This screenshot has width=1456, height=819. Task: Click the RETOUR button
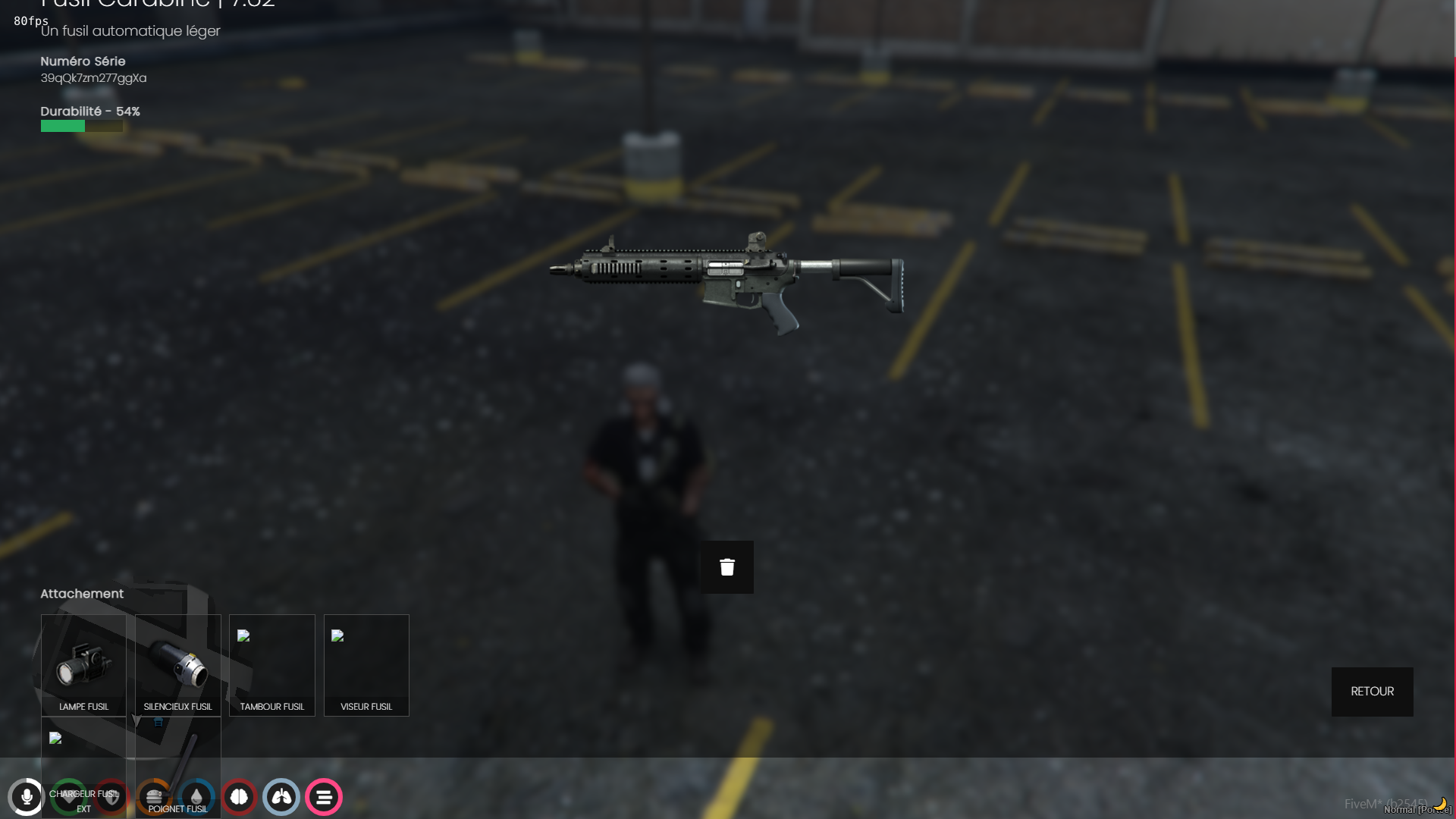tap(1371, 691)
